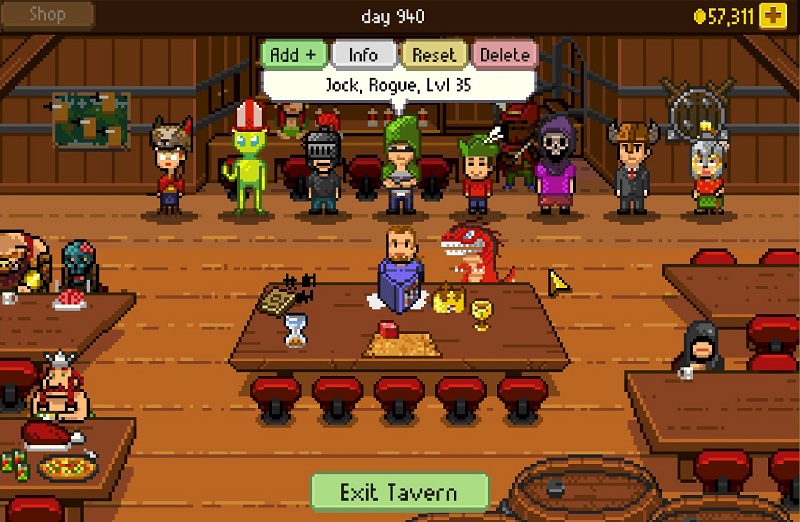Viewport: 800px width, 522px height.
Task: Add a new party member
Action: point(292,55)
